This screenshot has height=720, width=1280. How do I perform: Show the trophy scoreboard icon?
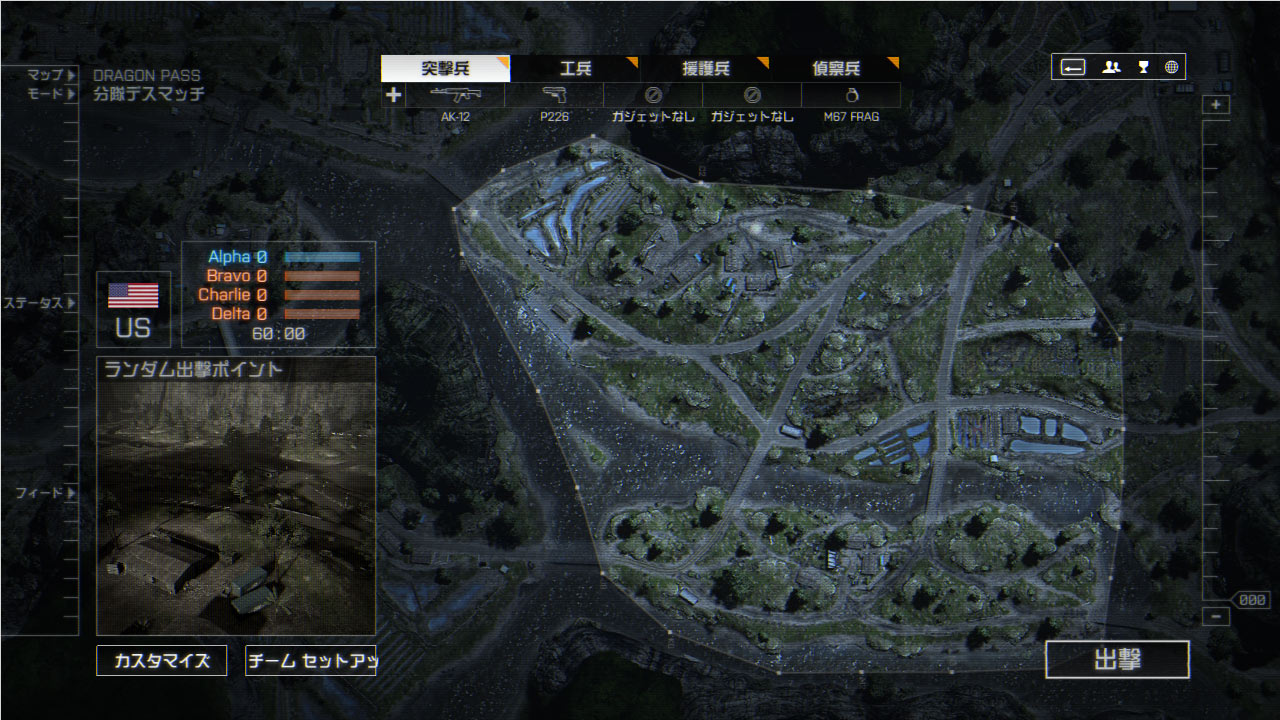click(x=1143, y=67)
